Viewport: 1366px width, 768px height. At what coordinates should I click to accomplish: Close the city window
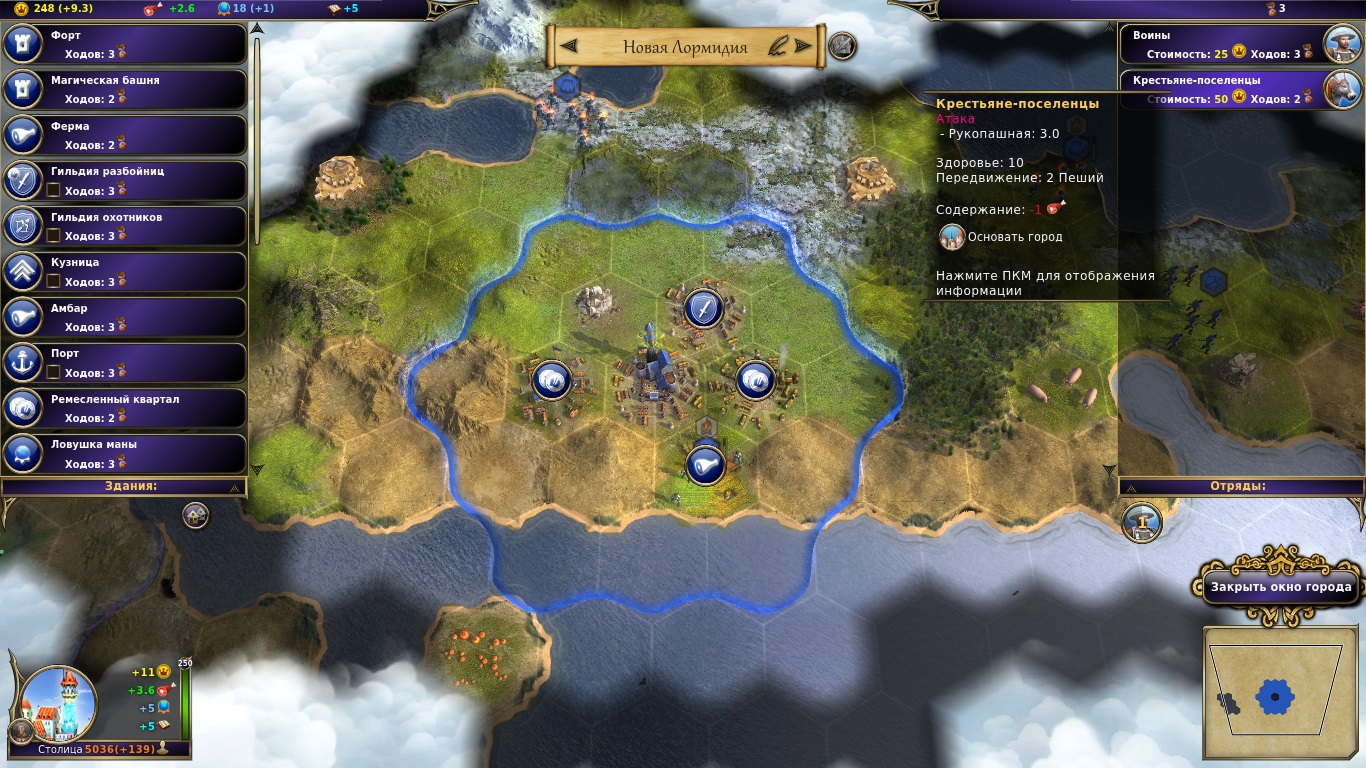coord(1280,587)
